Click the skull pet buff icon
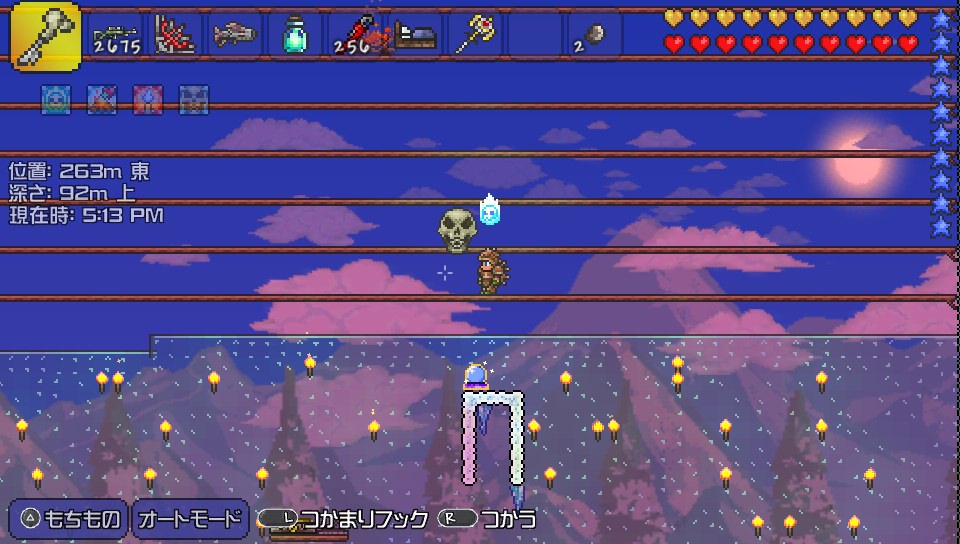The width and height of the screenshot is (960, 544). (193, 98)
